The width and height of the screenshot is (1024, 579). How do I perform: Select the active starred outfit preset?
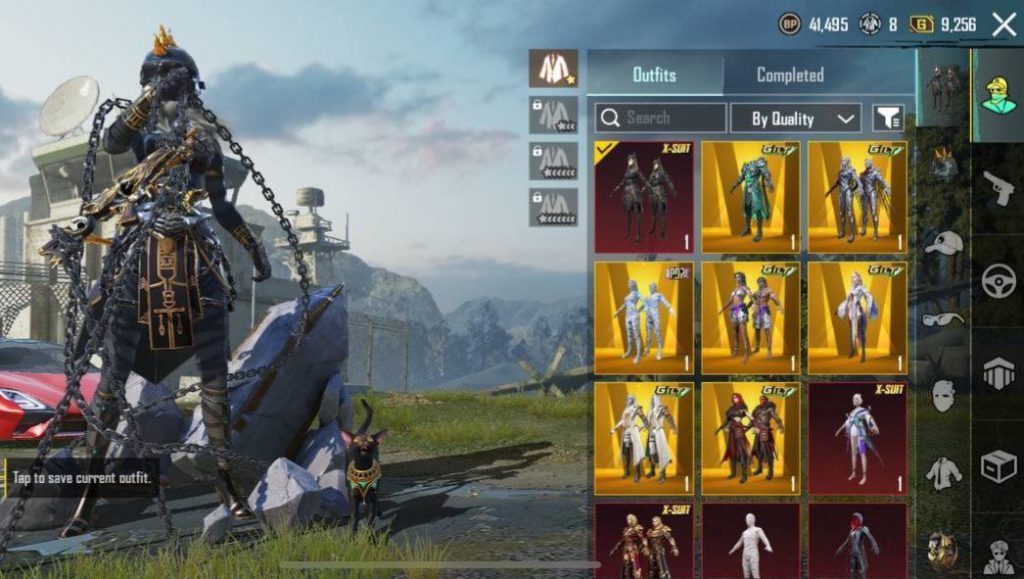[553, 68]
